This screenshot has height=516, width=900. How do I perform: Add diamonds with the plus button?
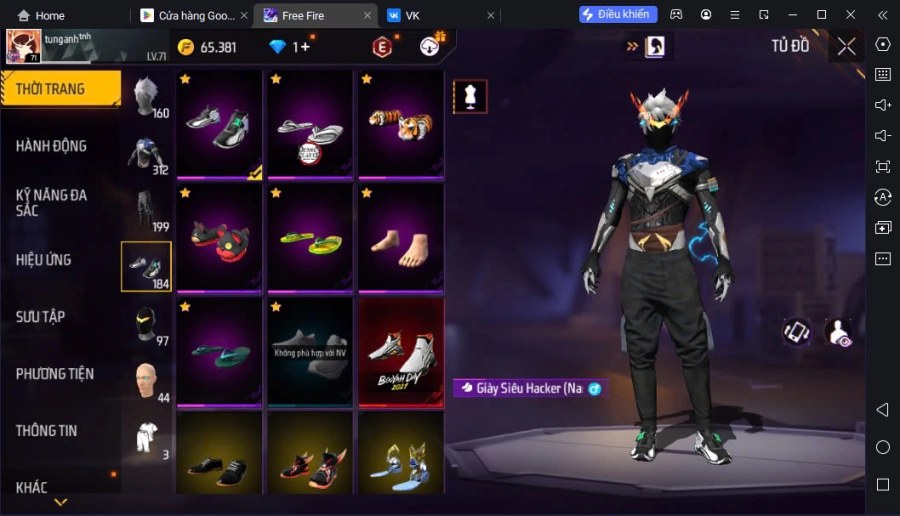pos(306,47)
